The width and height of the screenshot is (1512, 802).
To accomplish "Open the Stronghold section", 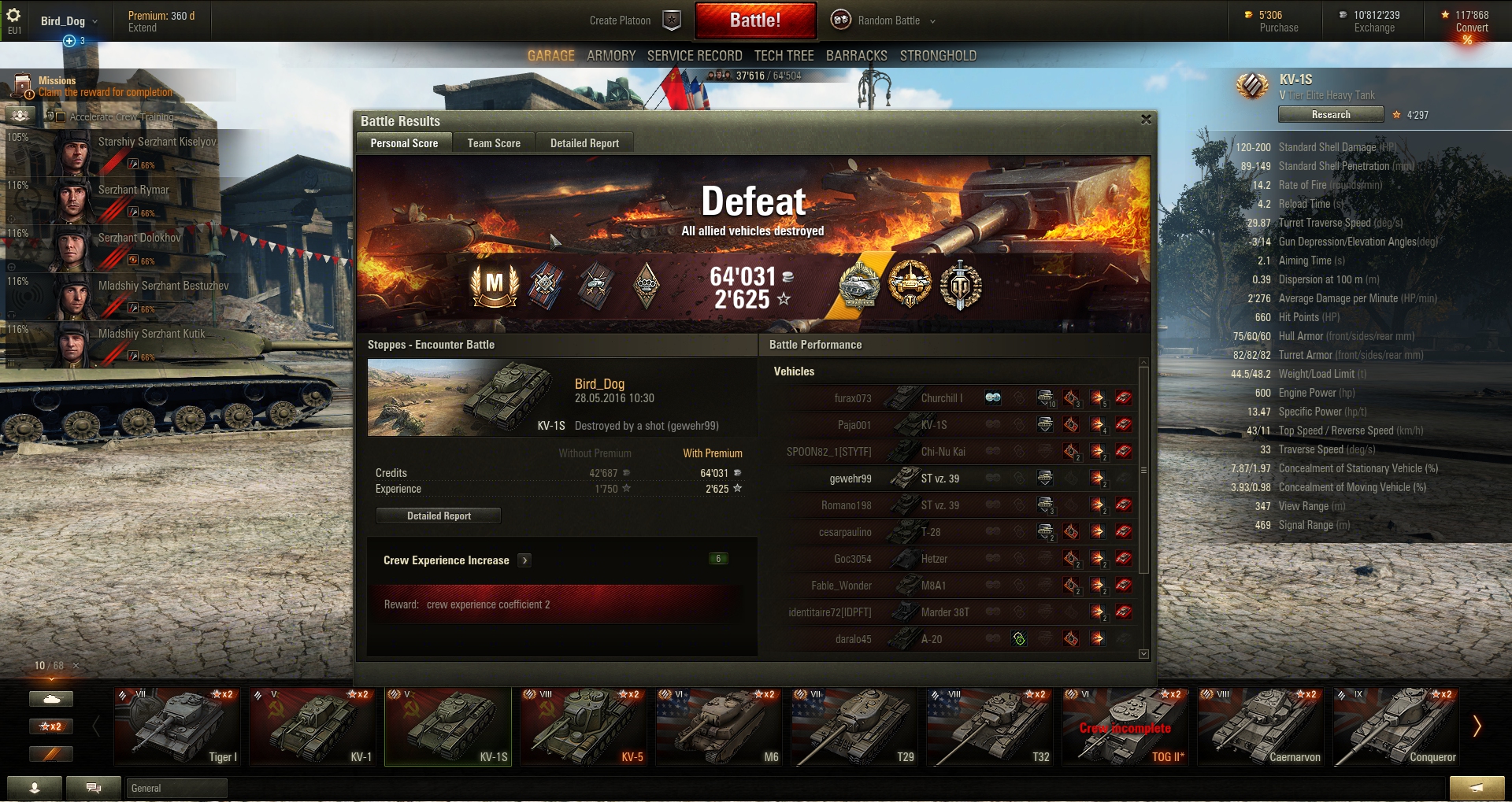I will (938, 56).
